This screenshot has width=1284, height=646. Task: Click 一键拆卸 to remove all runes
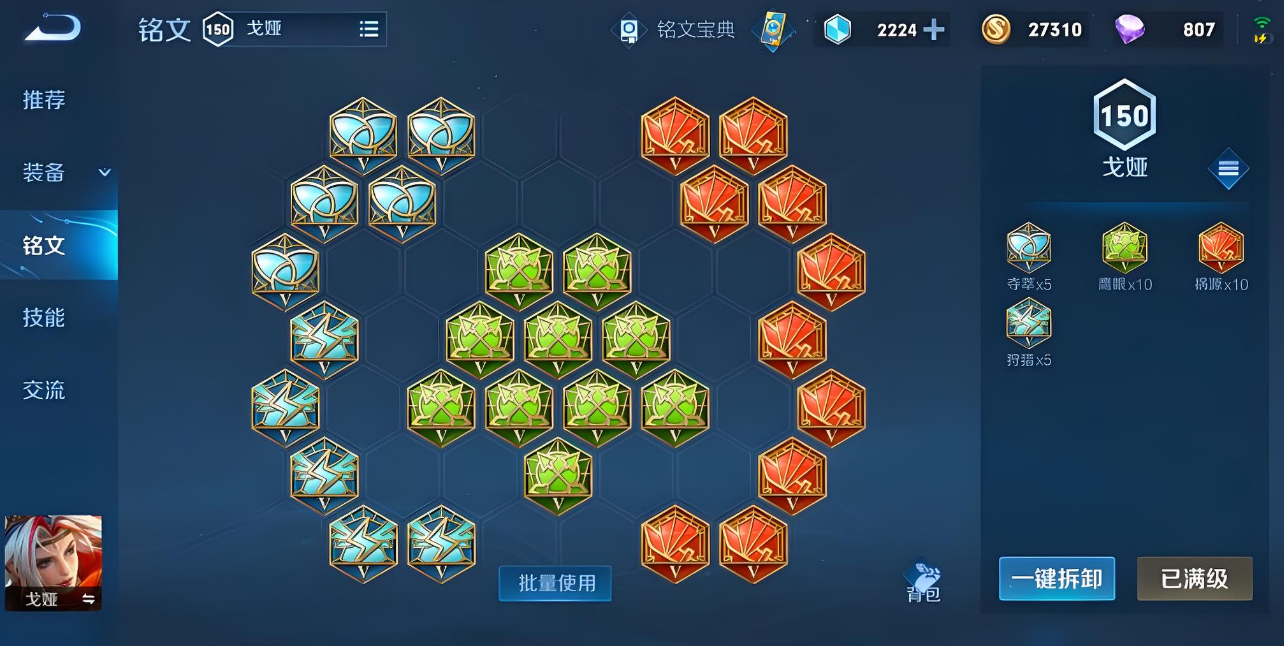[x=1056, y=579]
